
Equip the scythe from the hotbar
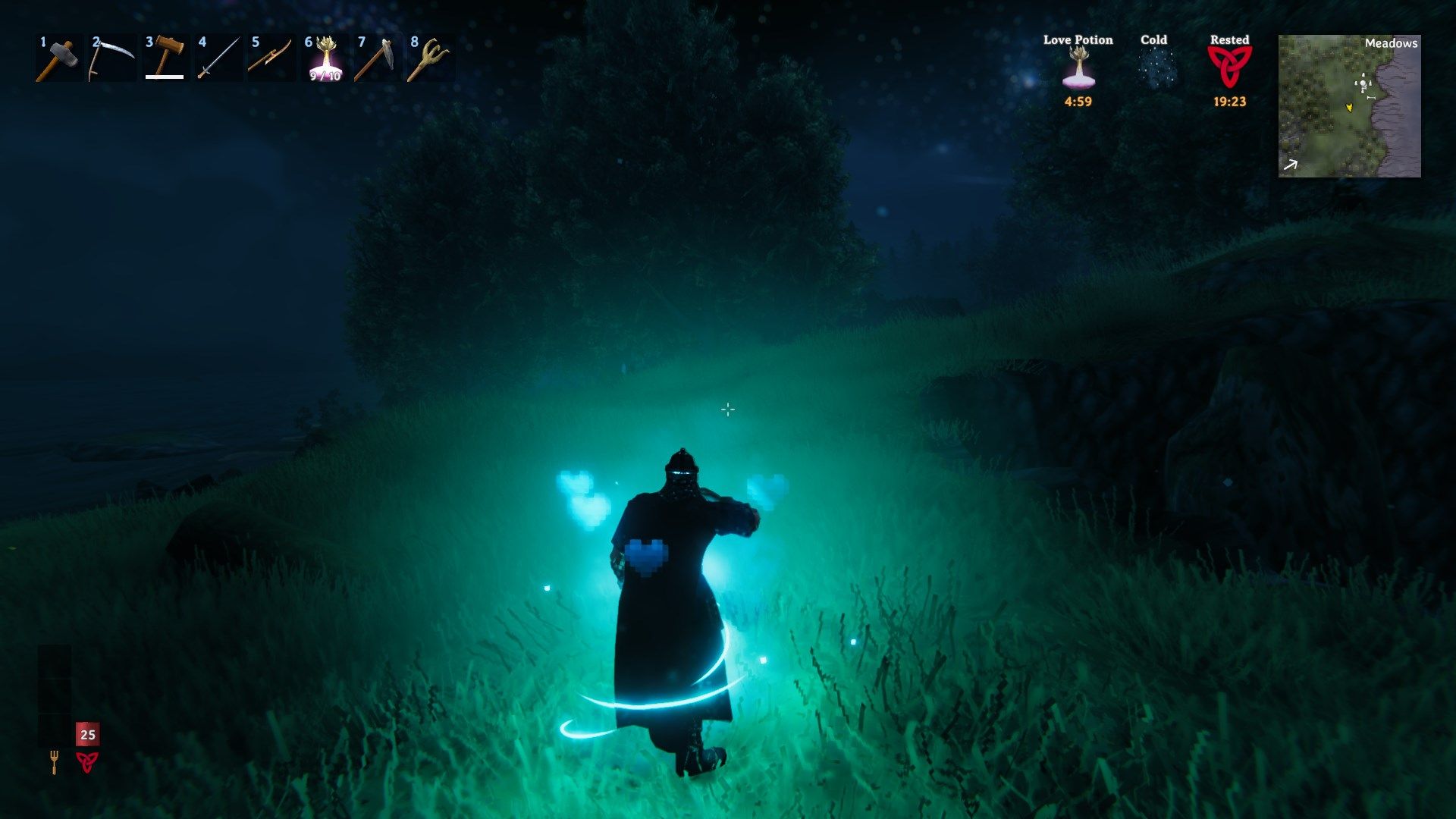point(111,58)
